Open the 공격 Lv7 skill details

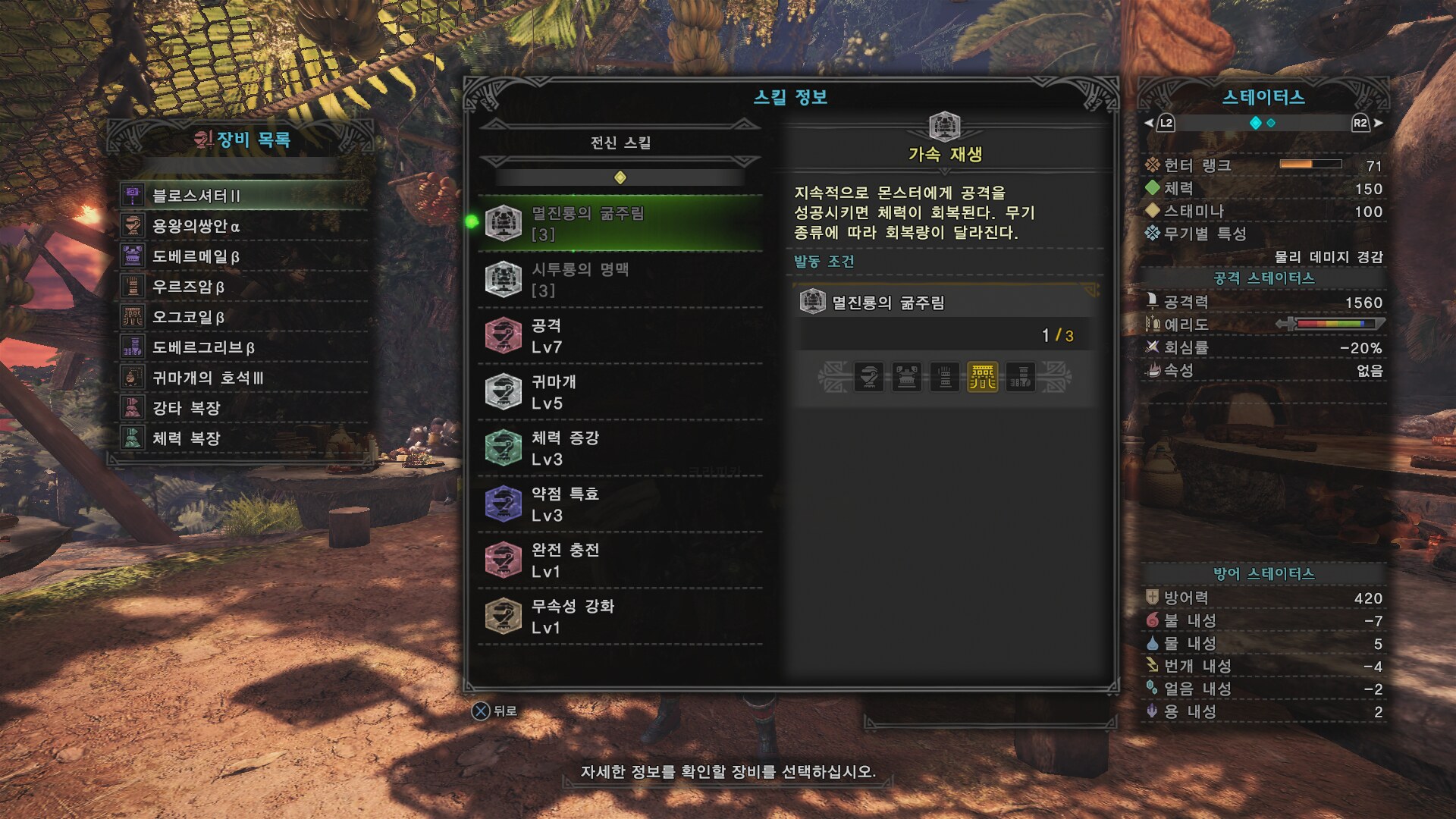point(620,336)
